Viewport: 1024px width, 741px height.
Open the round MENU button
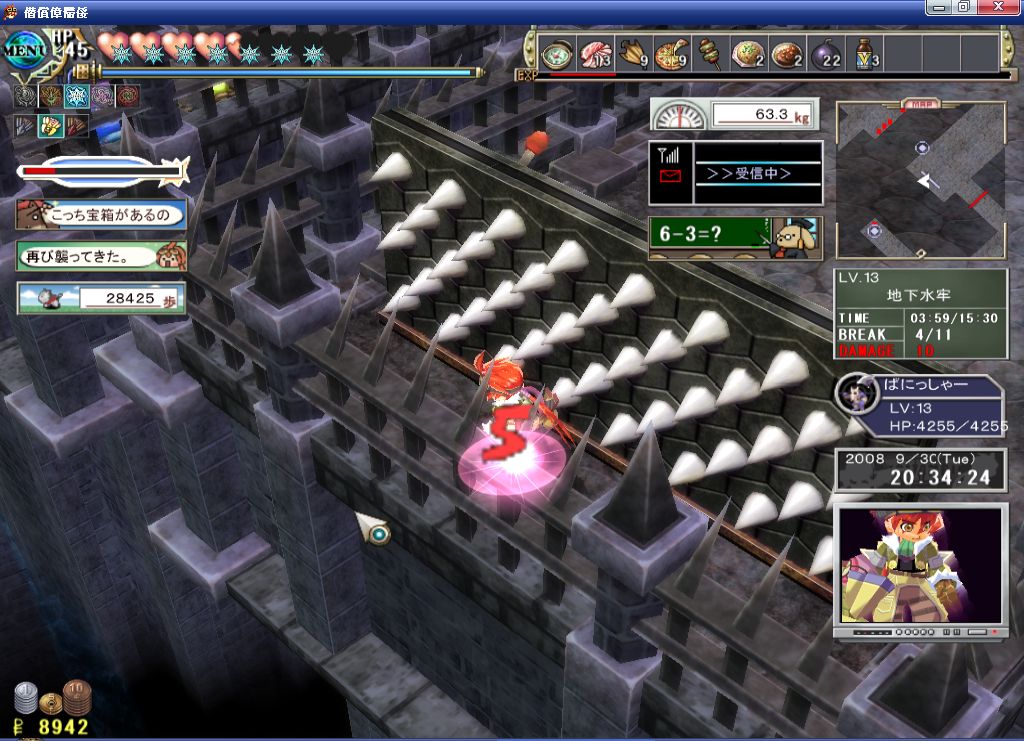22,49
